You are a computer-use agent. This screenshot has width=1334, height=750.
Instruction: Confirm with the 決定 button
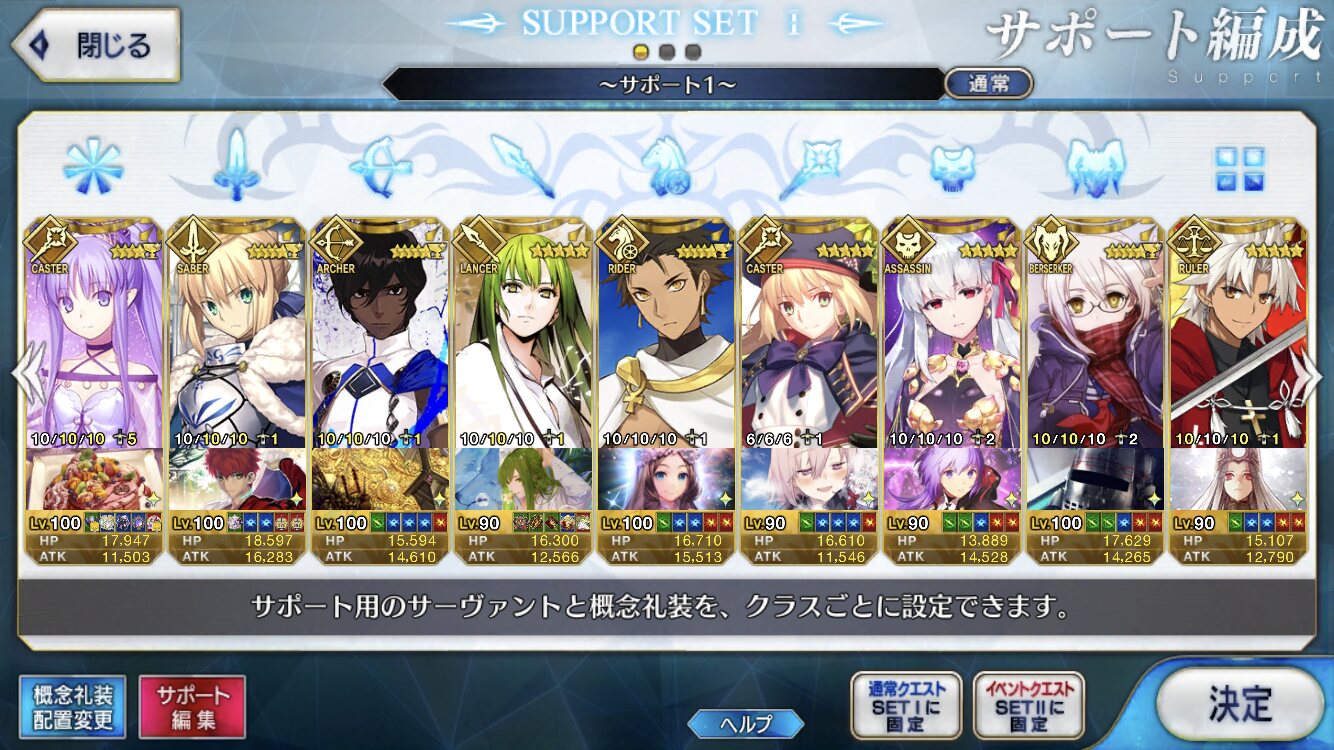coord(1239,704)
